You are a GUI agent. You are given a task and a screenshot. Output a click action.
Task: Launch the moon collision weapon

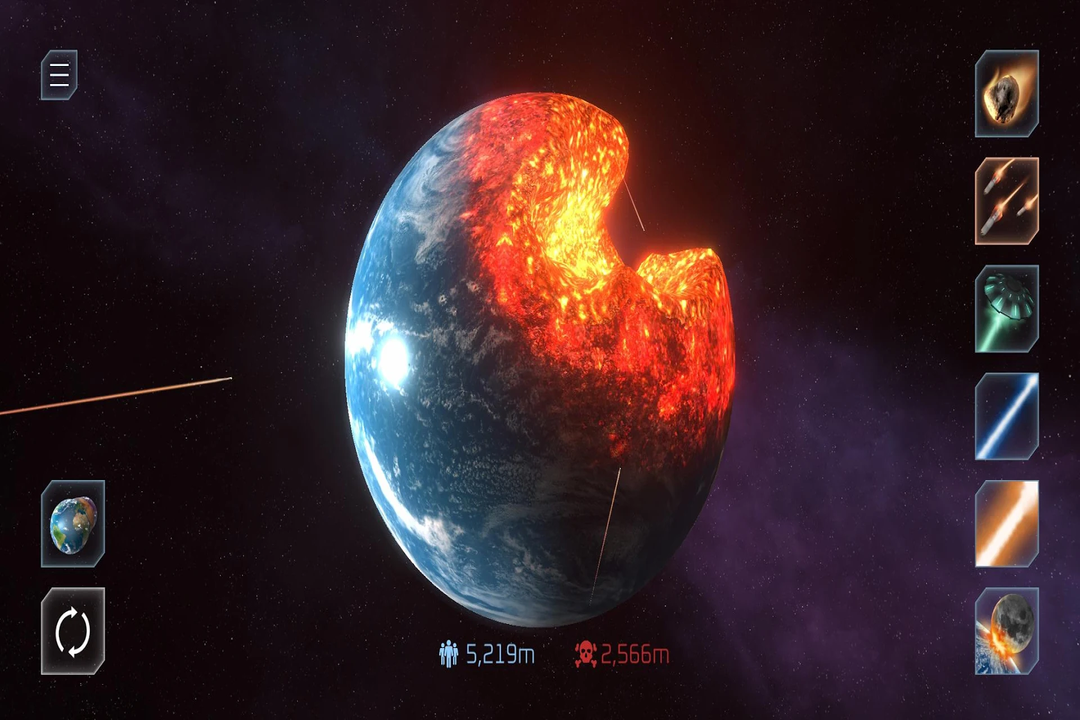click(x=1007, y=631)
